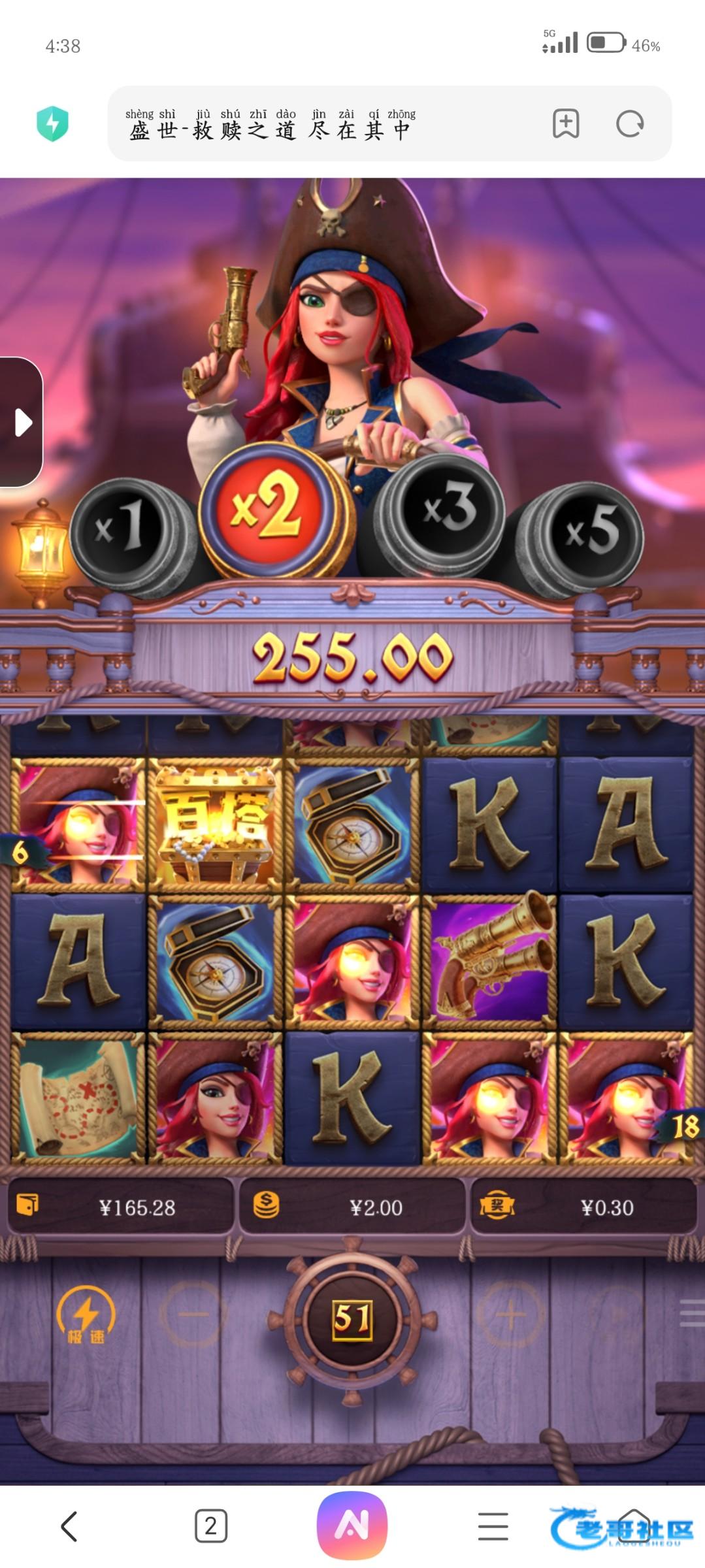Toggle the lightning turbo speed mode
This screenshot has height=1568, width=705.
tap(86, 1315)
